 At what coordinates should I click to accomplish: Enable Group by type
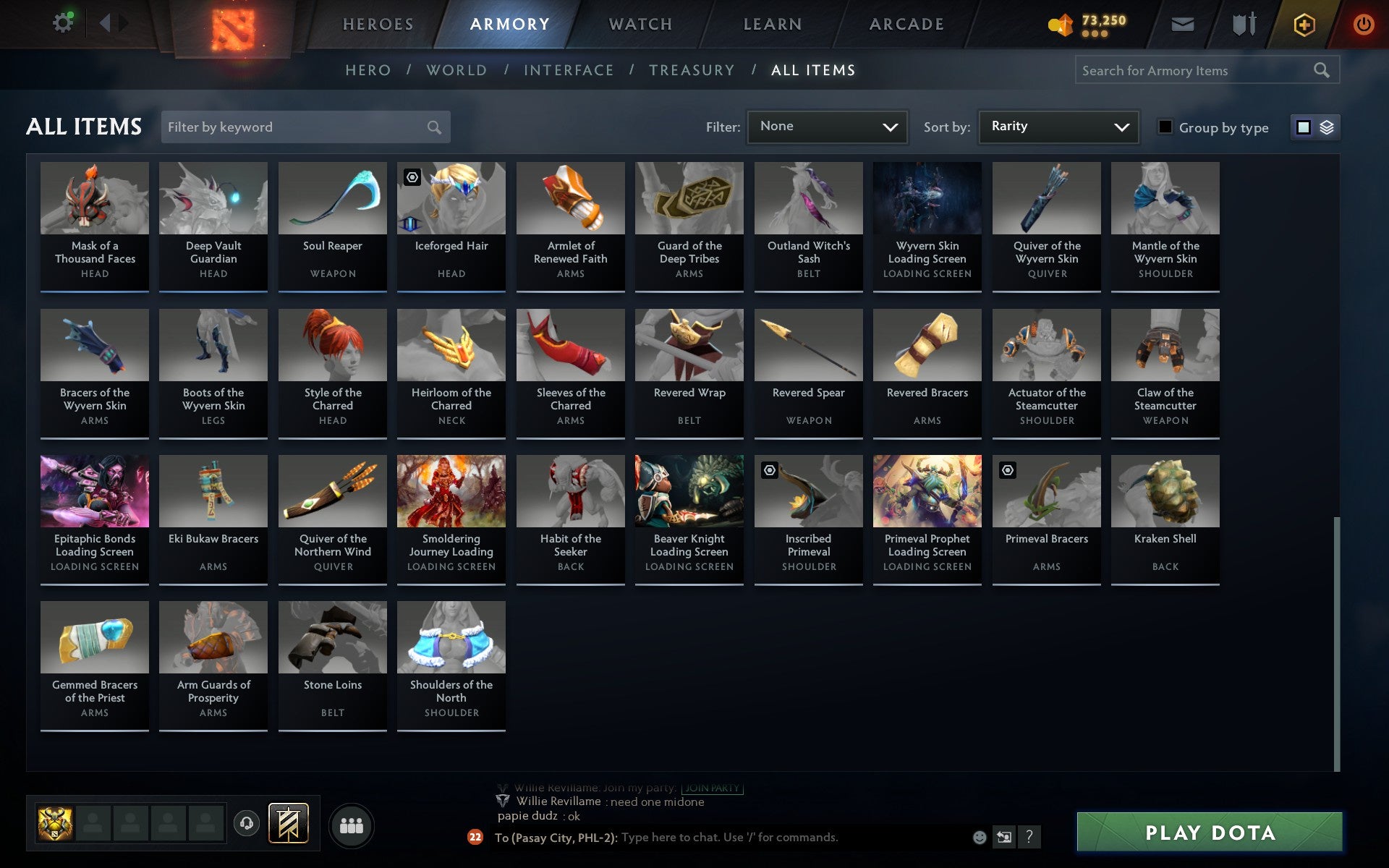(x=1164, y=127)
